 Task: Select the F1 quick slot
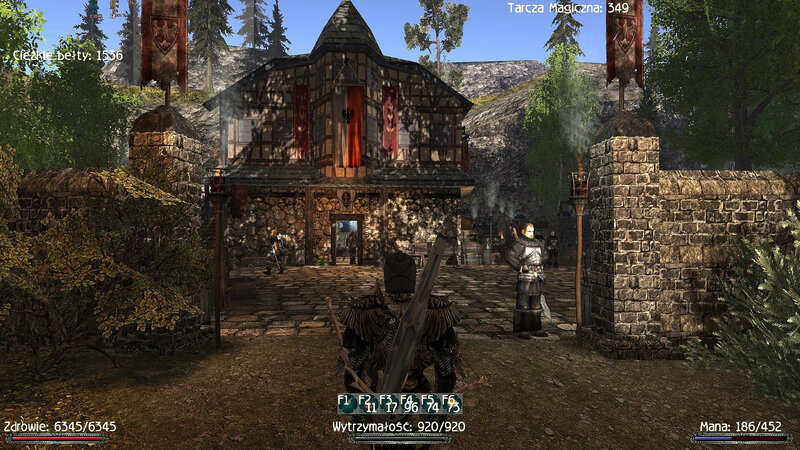346,404
